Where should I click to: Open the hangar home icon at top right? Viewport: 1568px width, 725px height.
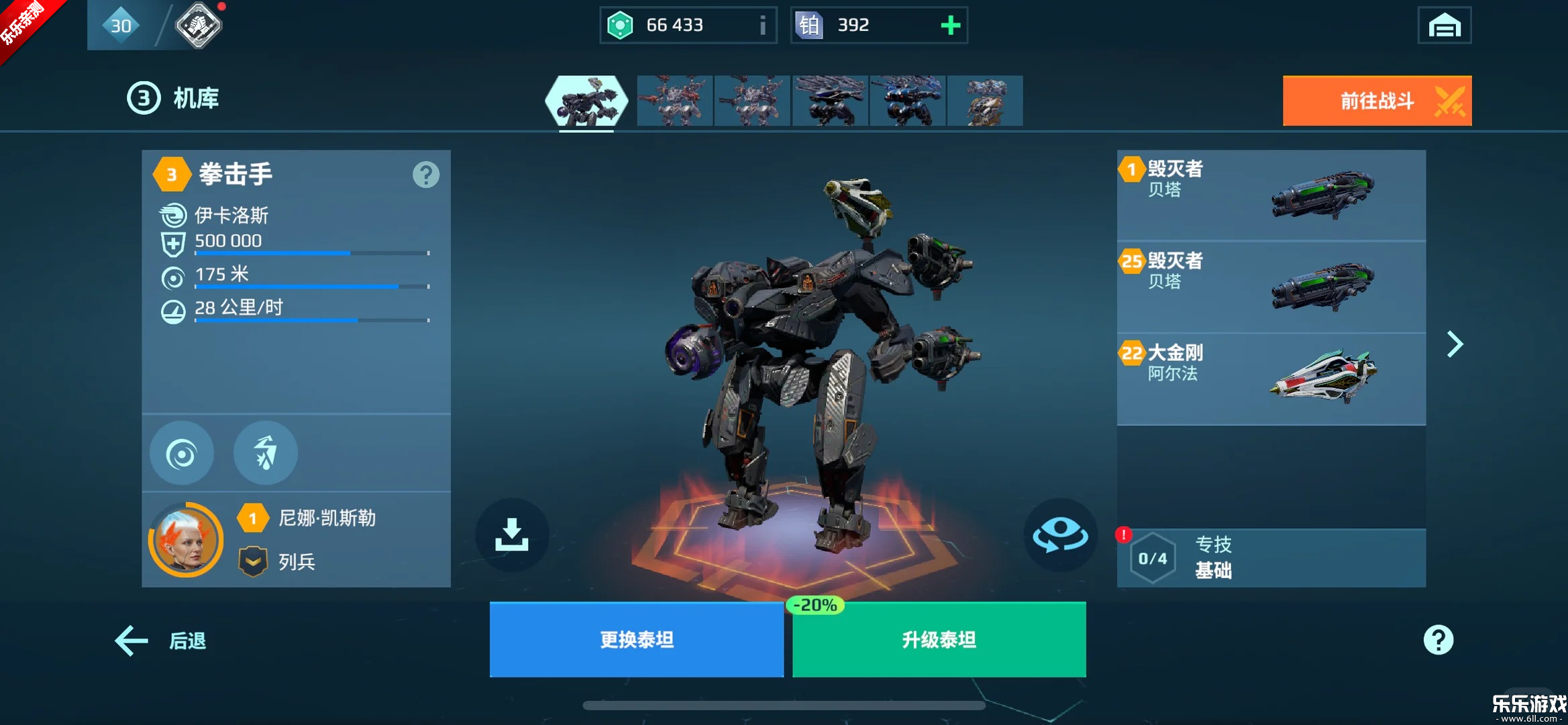point(1443,25)
